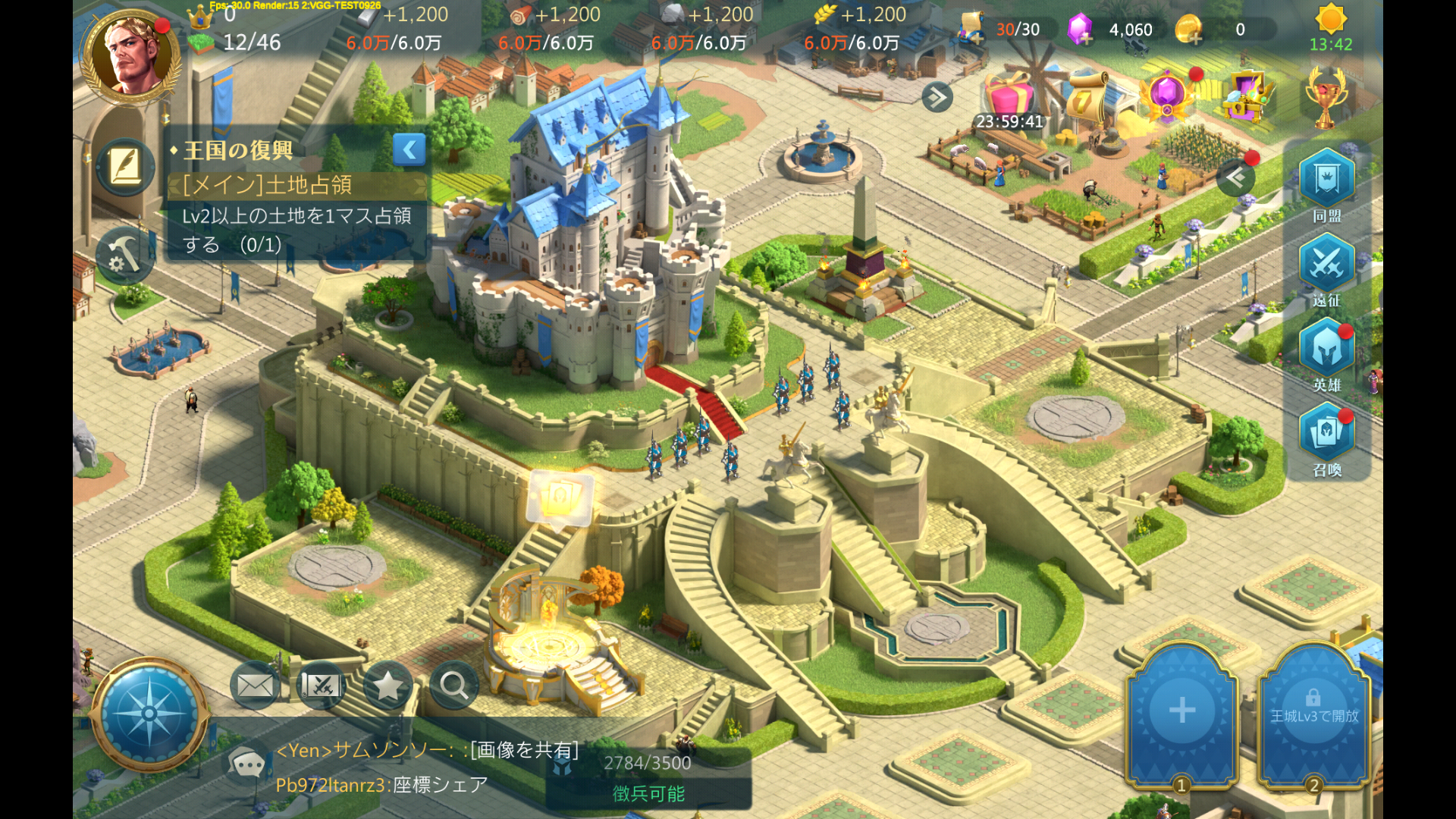The width and height of the screenshot is (1456, 819).
Task: Open the favorites star icon
Action: point(388,685)
